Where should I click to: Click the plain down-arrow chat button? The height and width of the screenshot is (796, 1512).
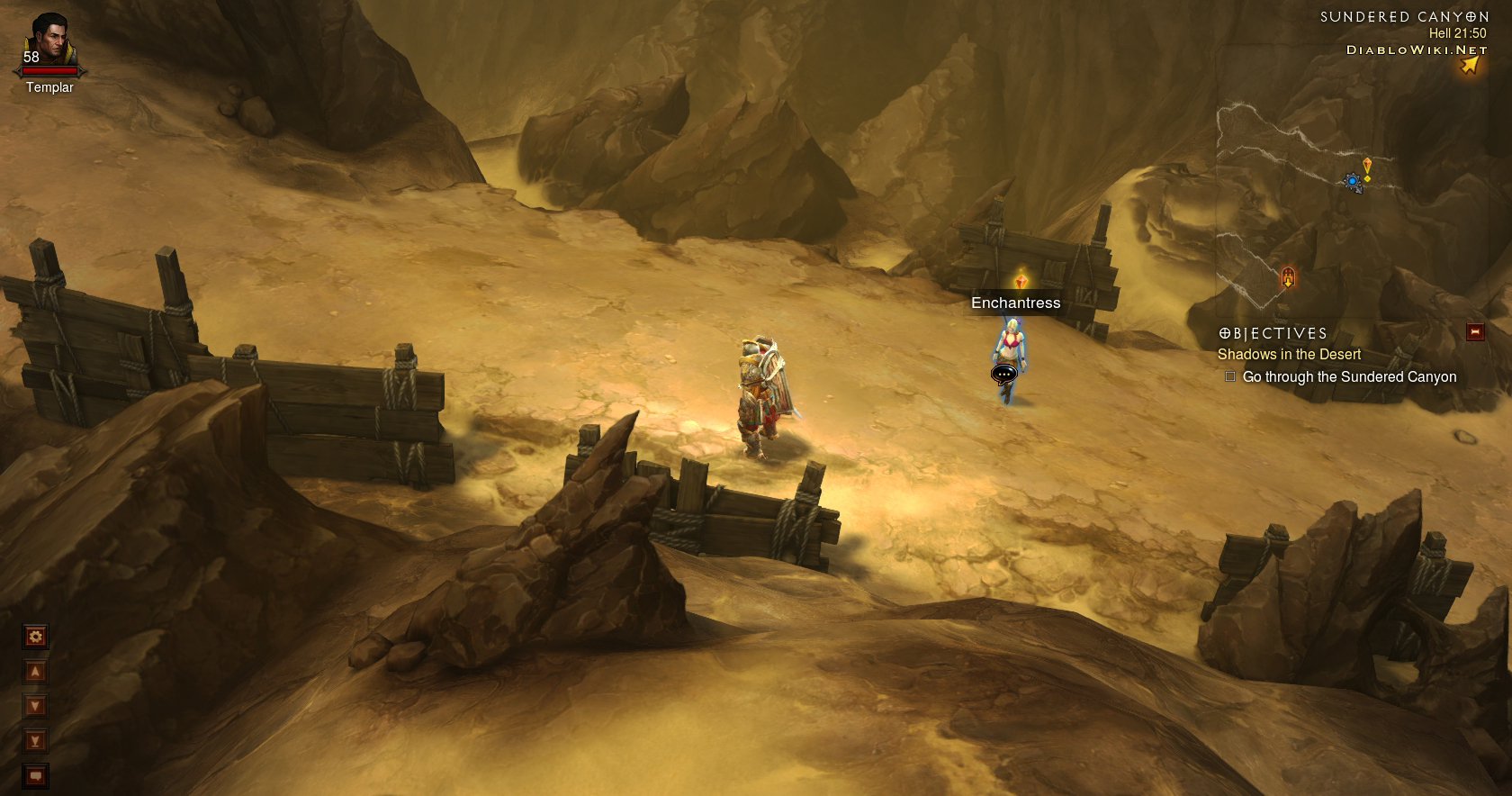[35, 706]
